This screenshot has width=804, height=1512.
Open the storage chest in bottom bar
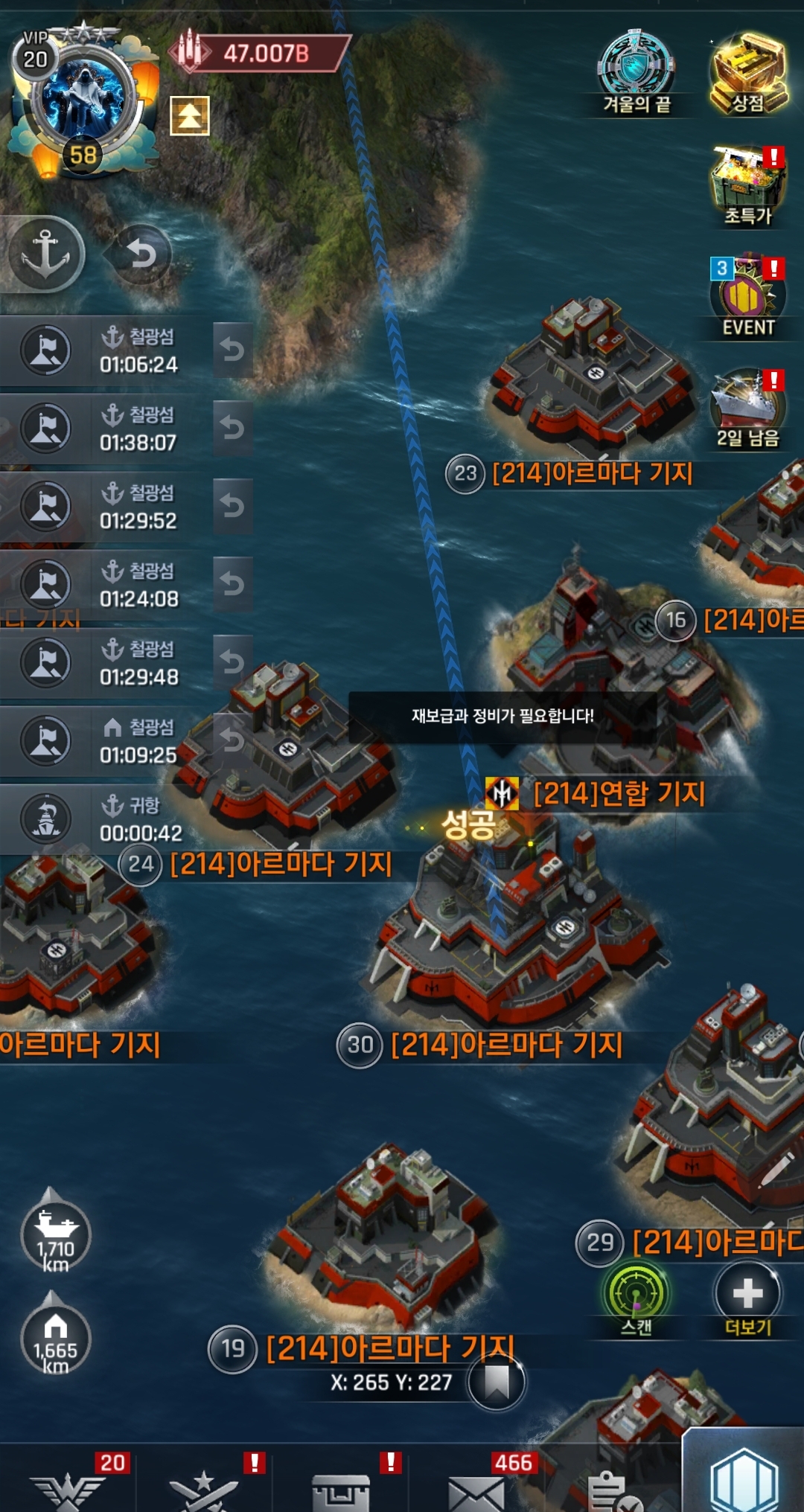click(341, 1490)
